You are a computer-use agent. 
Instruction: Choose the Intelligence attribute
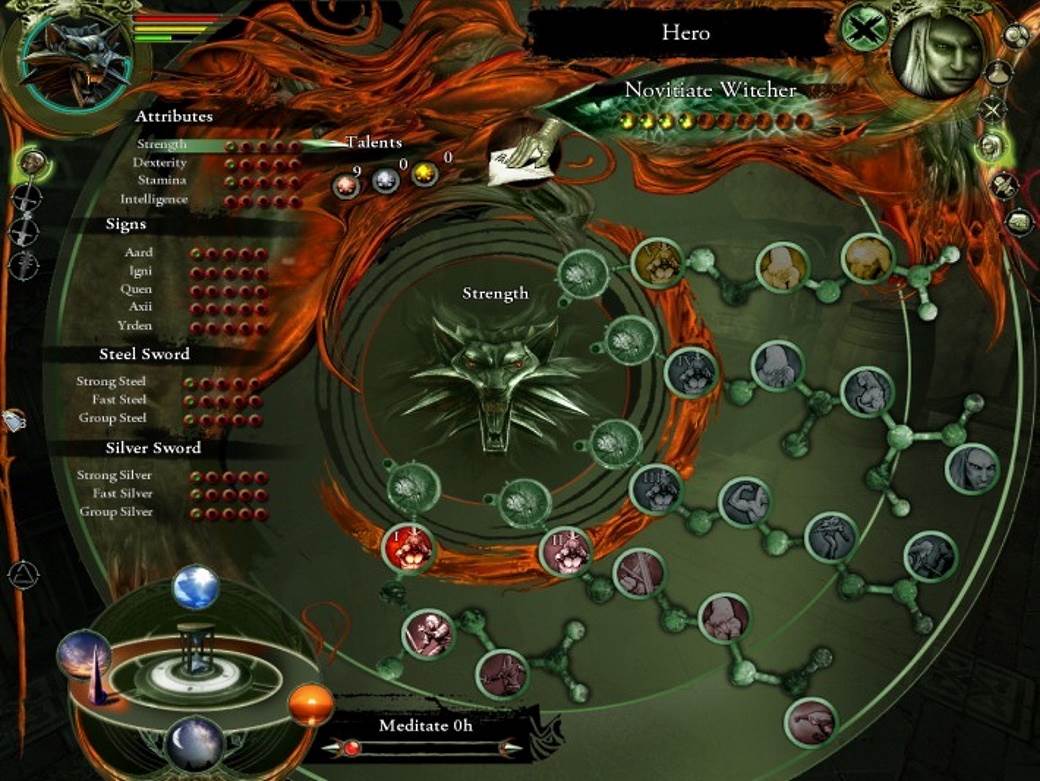point(154,199)
